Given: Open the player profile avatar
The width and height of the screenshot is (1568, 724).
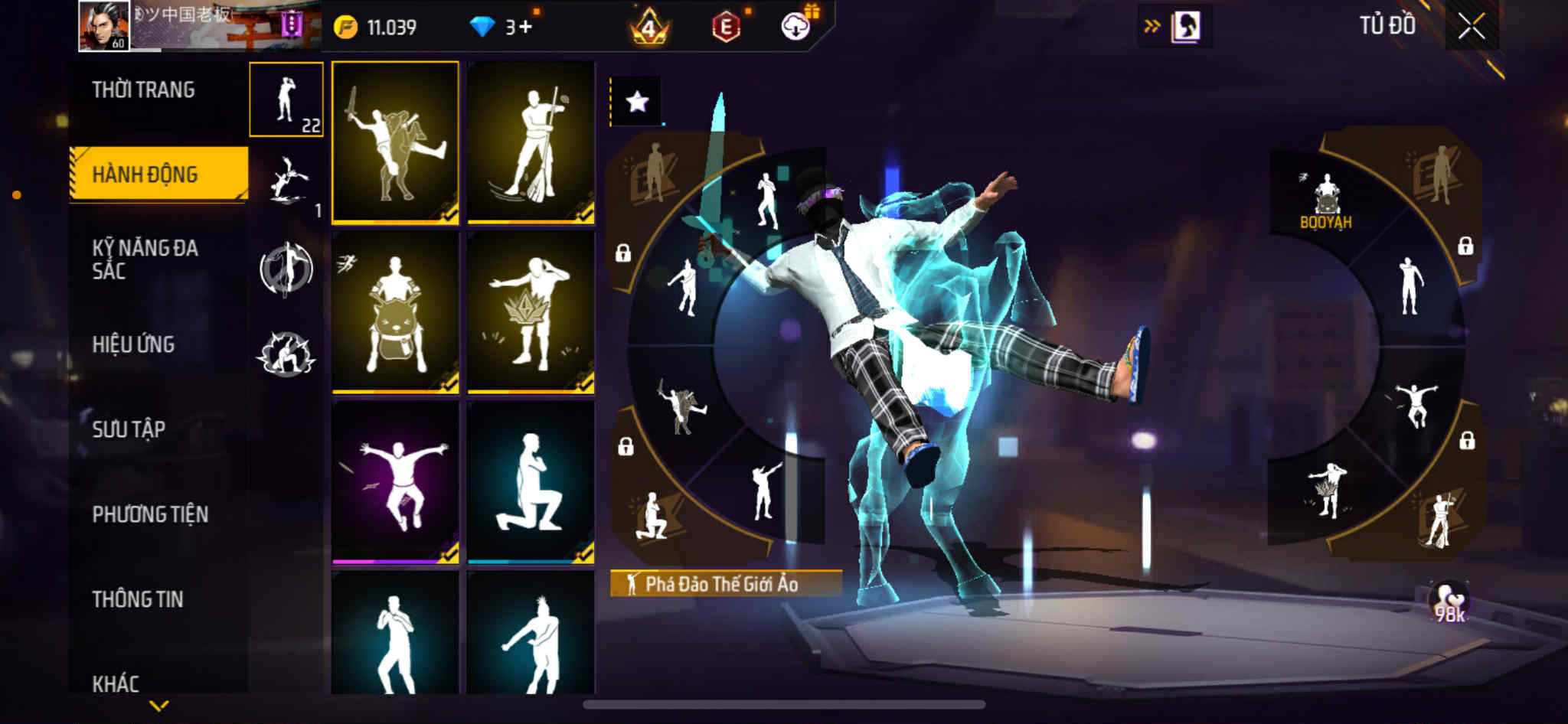Looking at the screenshot, I should click(104, 26).
